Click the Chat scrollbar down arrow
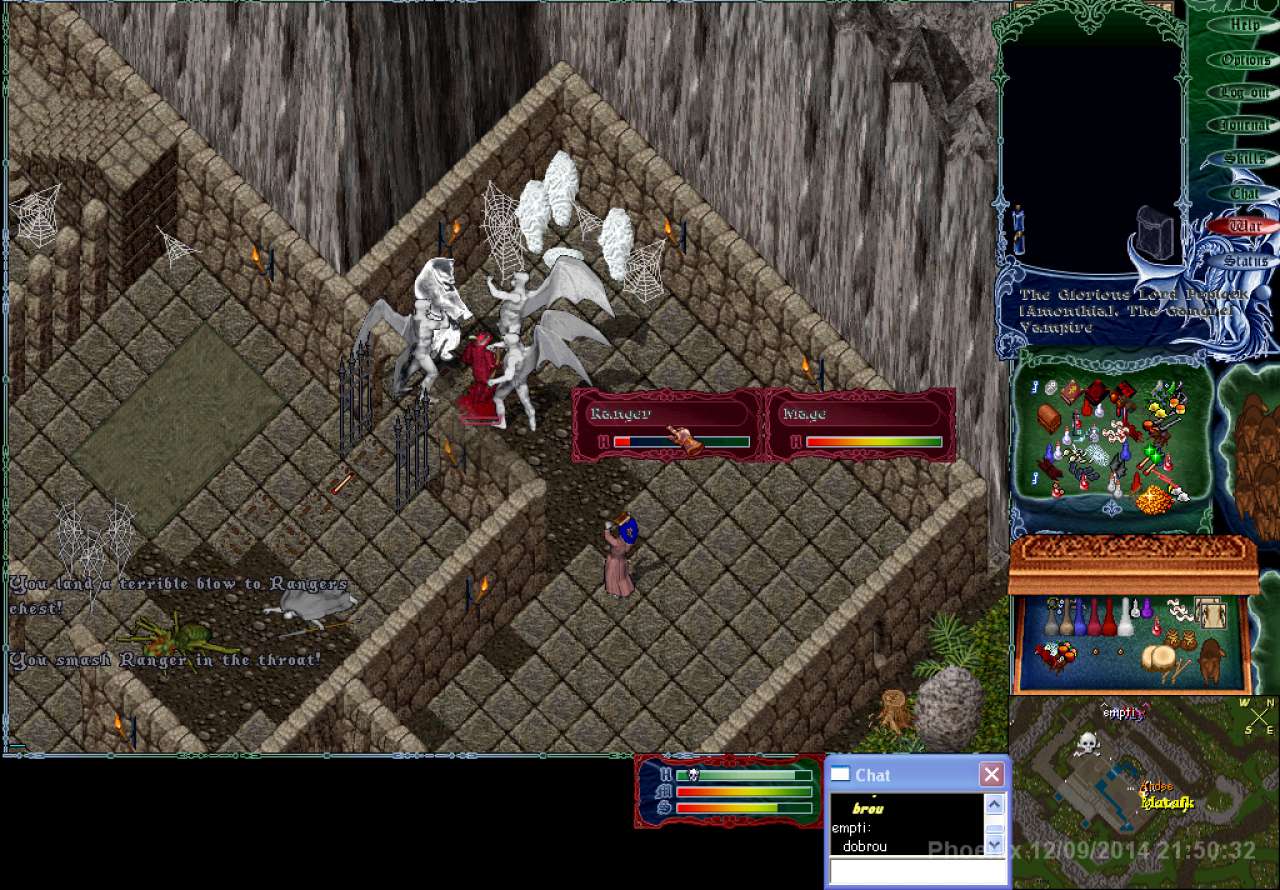The height and width of the screenshot is (890, 1280). point(994,845)
